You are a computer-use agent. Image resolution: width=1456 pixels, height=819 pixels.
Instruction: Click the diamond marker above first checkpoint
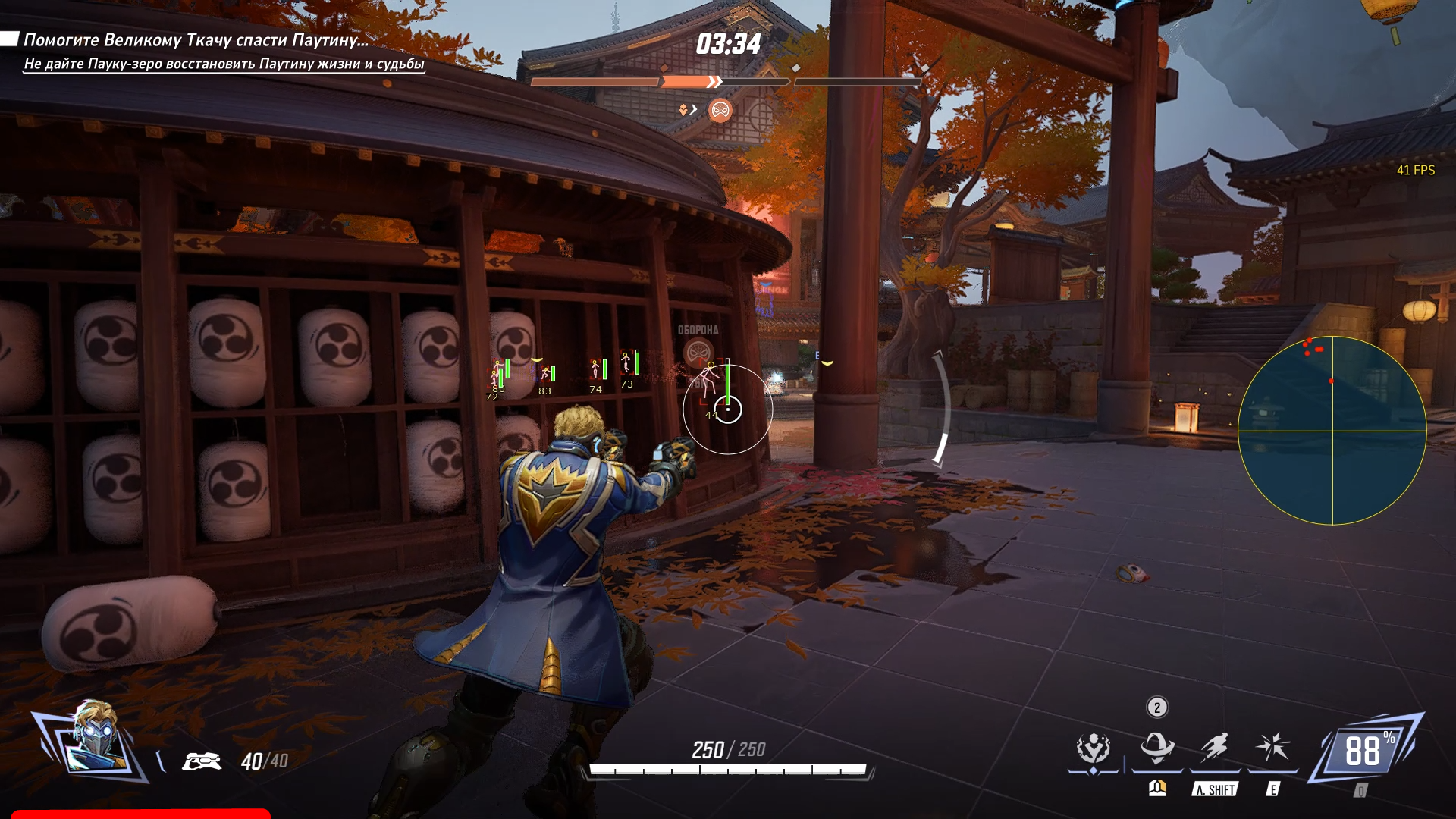point(664,67)
